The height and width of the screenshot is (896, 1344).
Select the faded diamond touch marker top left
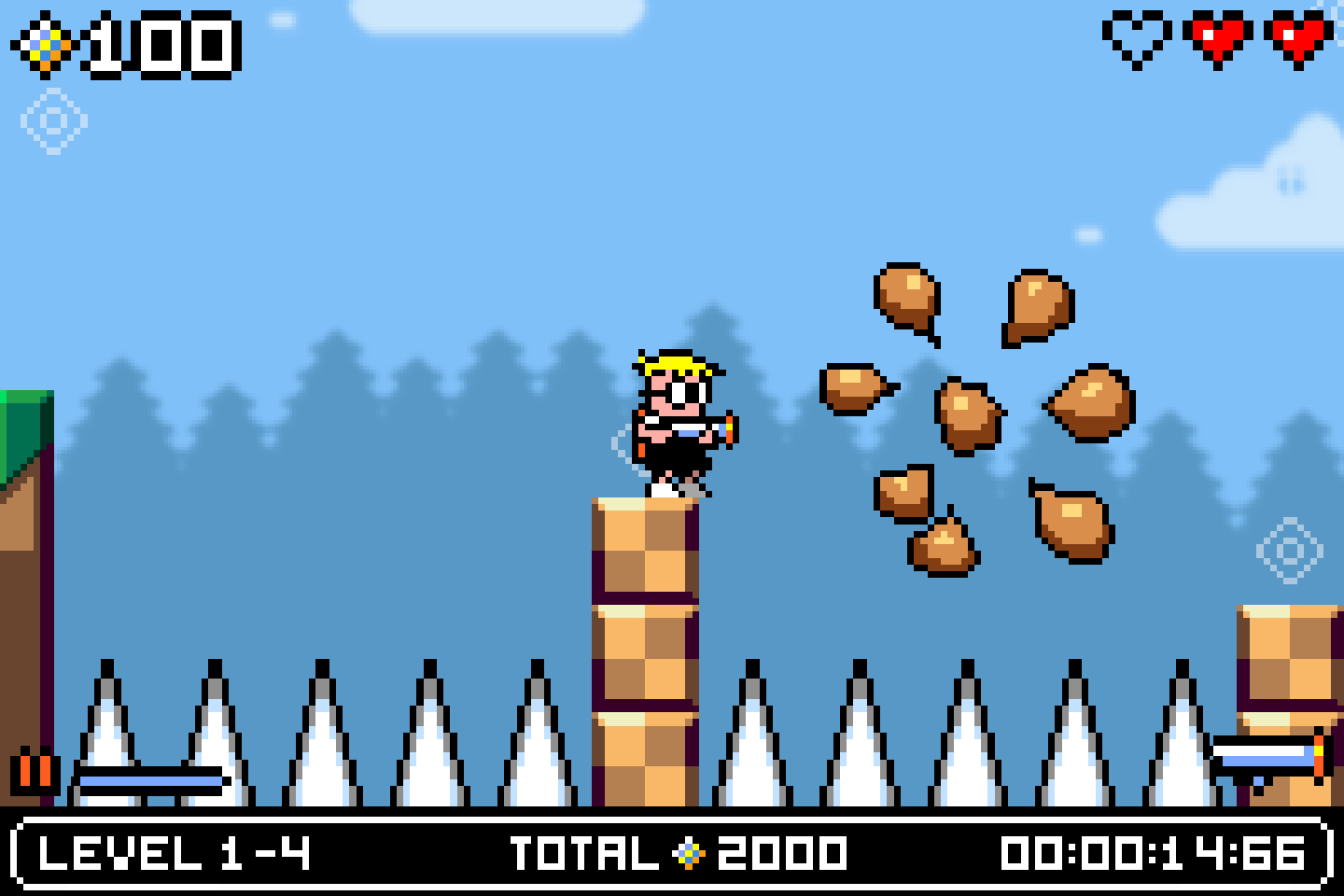53,121
